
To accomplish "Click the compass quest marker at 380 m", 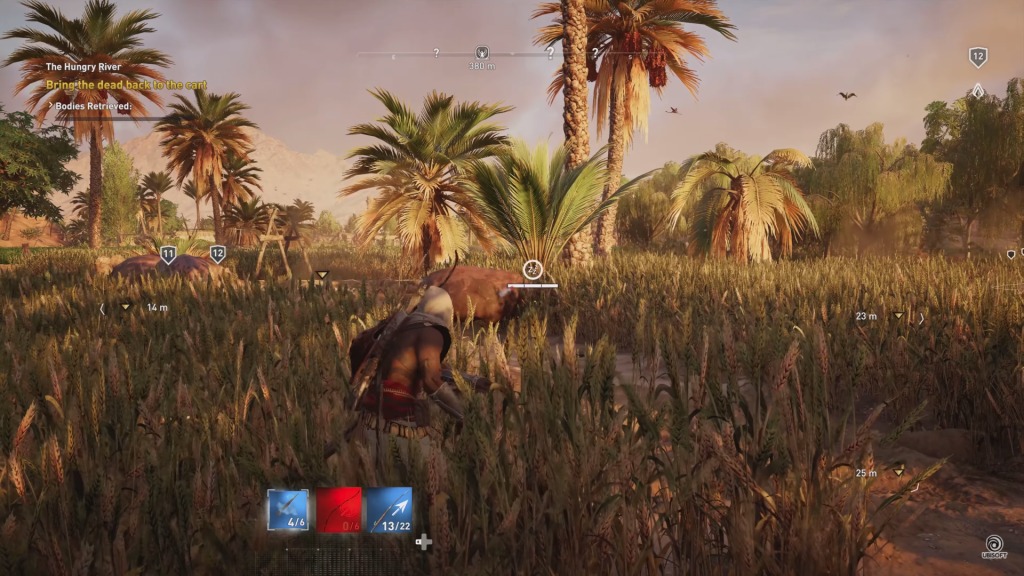I will (482, 53).
